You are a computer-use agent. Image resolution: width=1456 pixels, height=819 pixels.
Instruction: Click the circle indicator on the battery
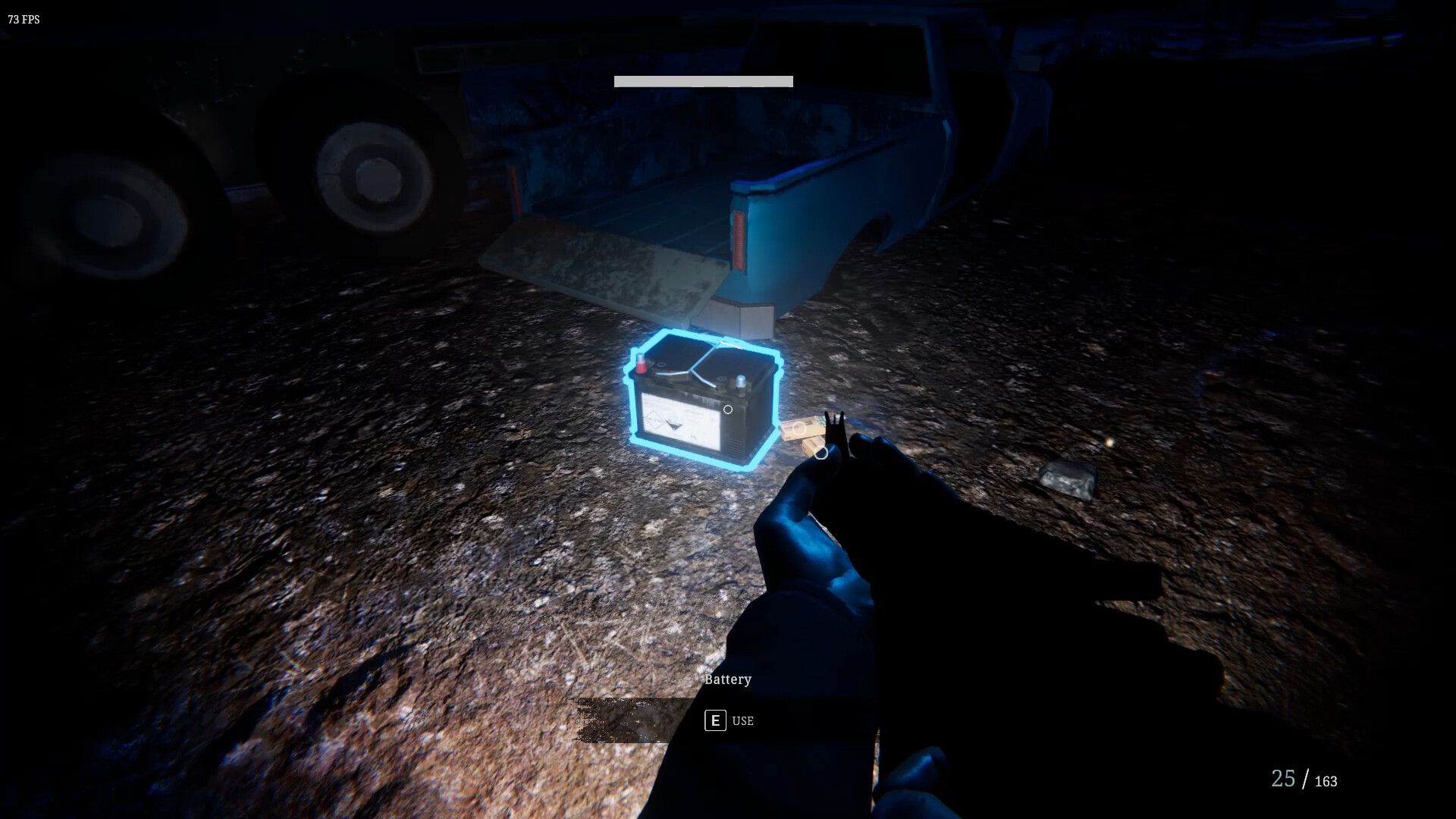[x=727, y=409]
